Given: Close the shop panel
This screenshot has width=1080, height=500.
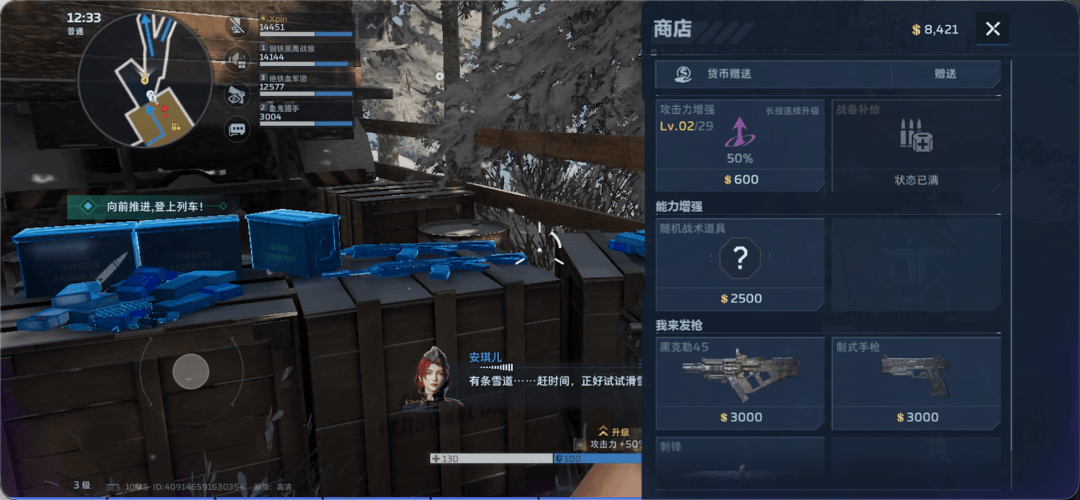Looking at the screenshot, I should coord(992,29).
